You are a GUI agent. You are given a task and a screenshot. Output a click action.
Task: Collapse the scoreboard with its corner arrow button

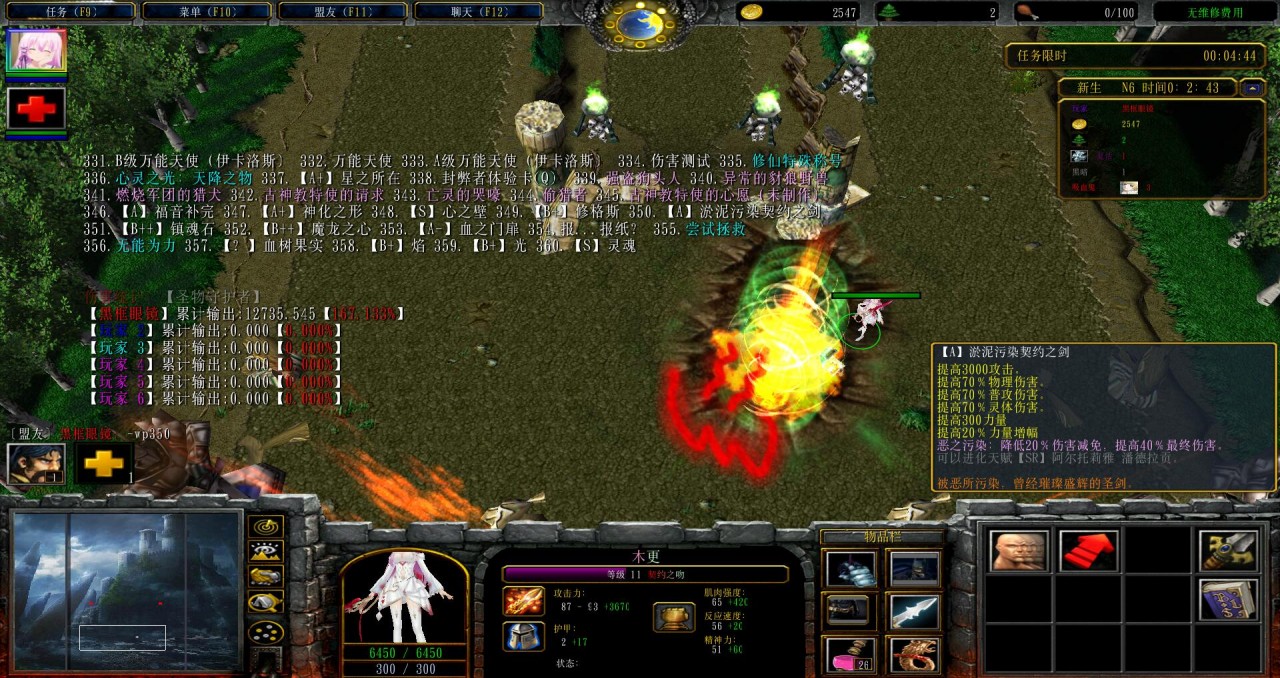tap(1251, 88)
